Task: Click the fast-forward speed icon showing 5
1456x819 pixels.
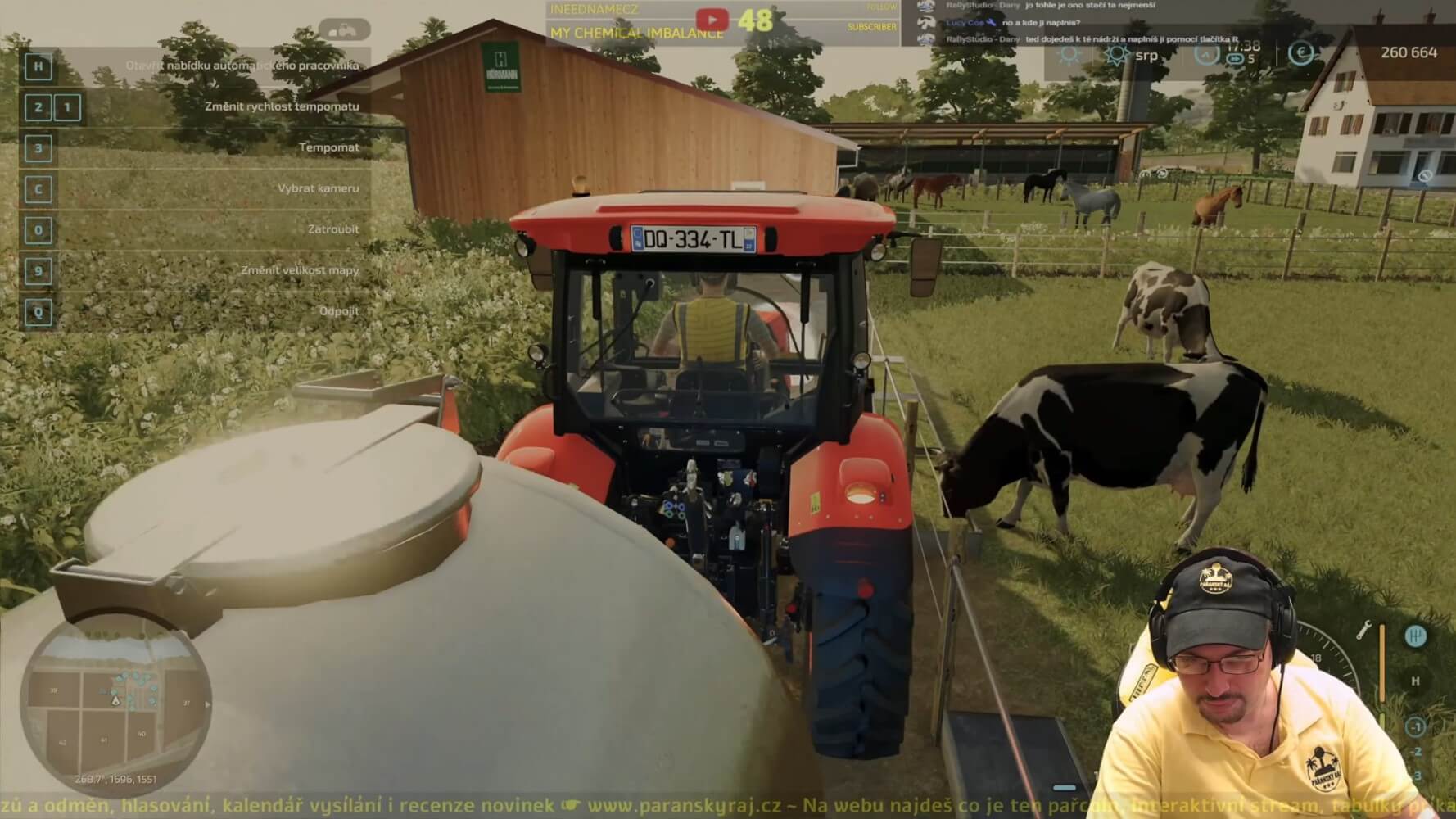Action: 1237,58
